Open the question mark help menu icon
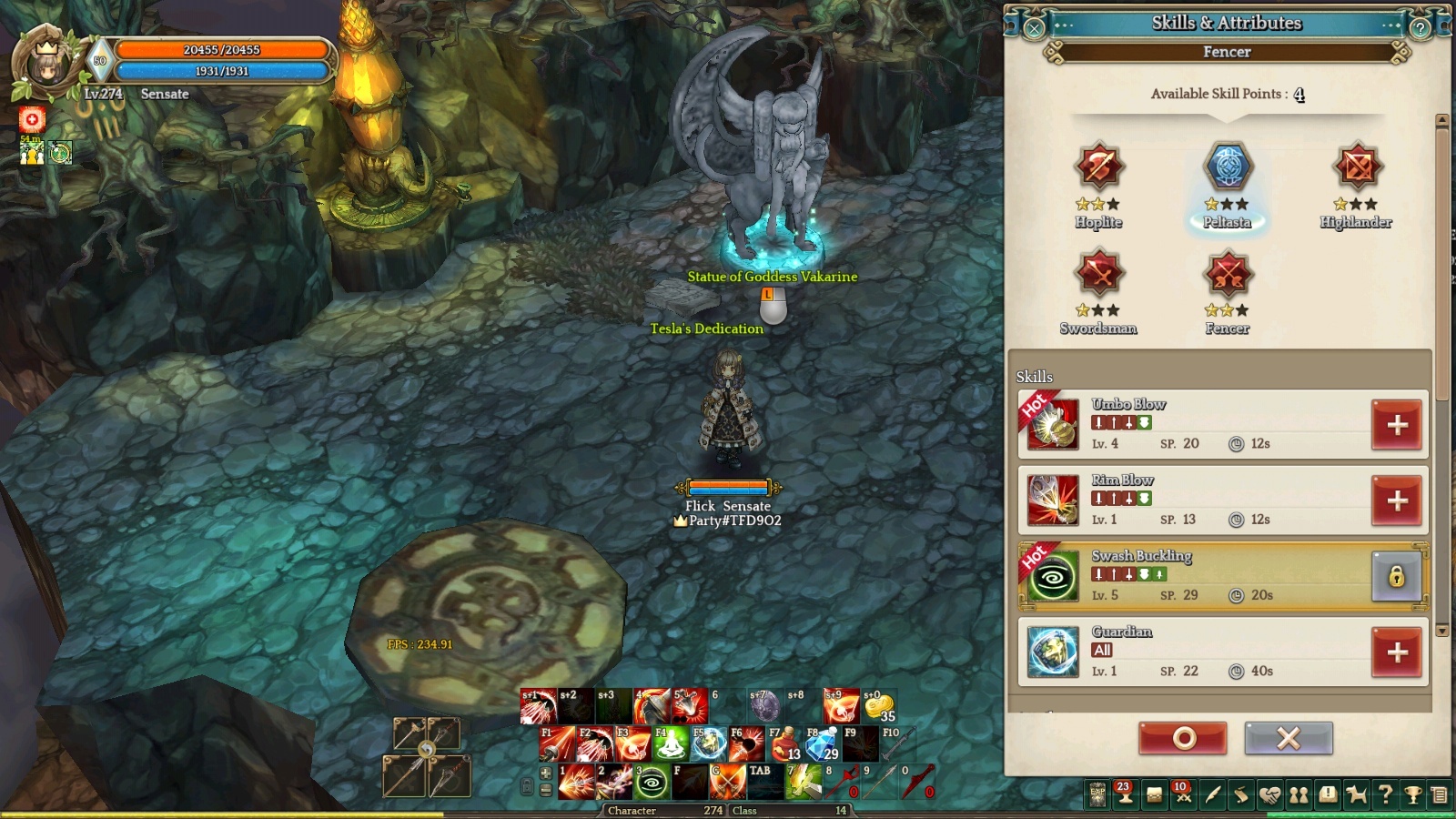The width and height of the screenshot is (1456, 819). click(1385, 795)
